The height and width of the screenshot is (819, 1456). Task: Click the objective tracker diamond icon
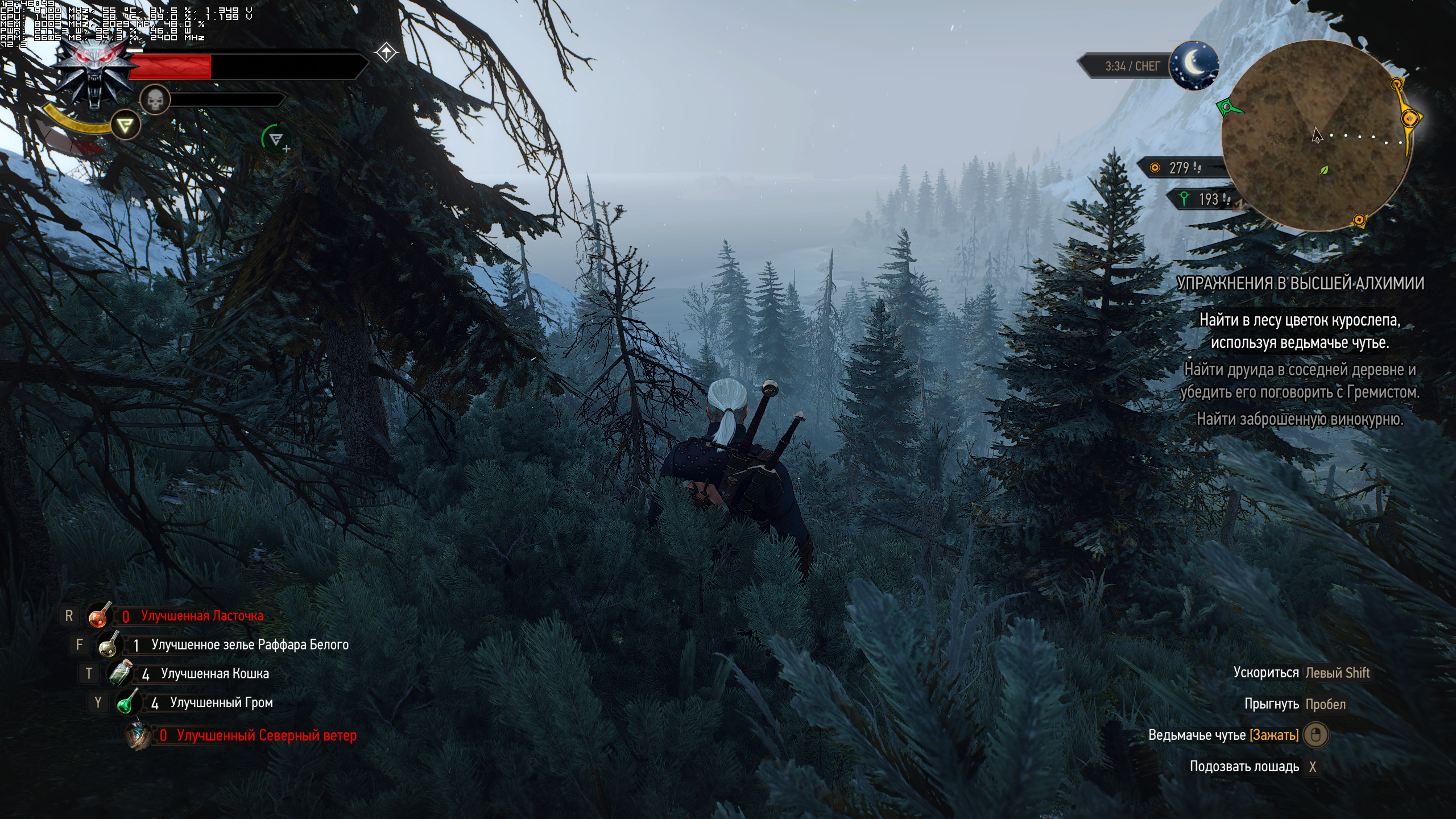[386, 53]
